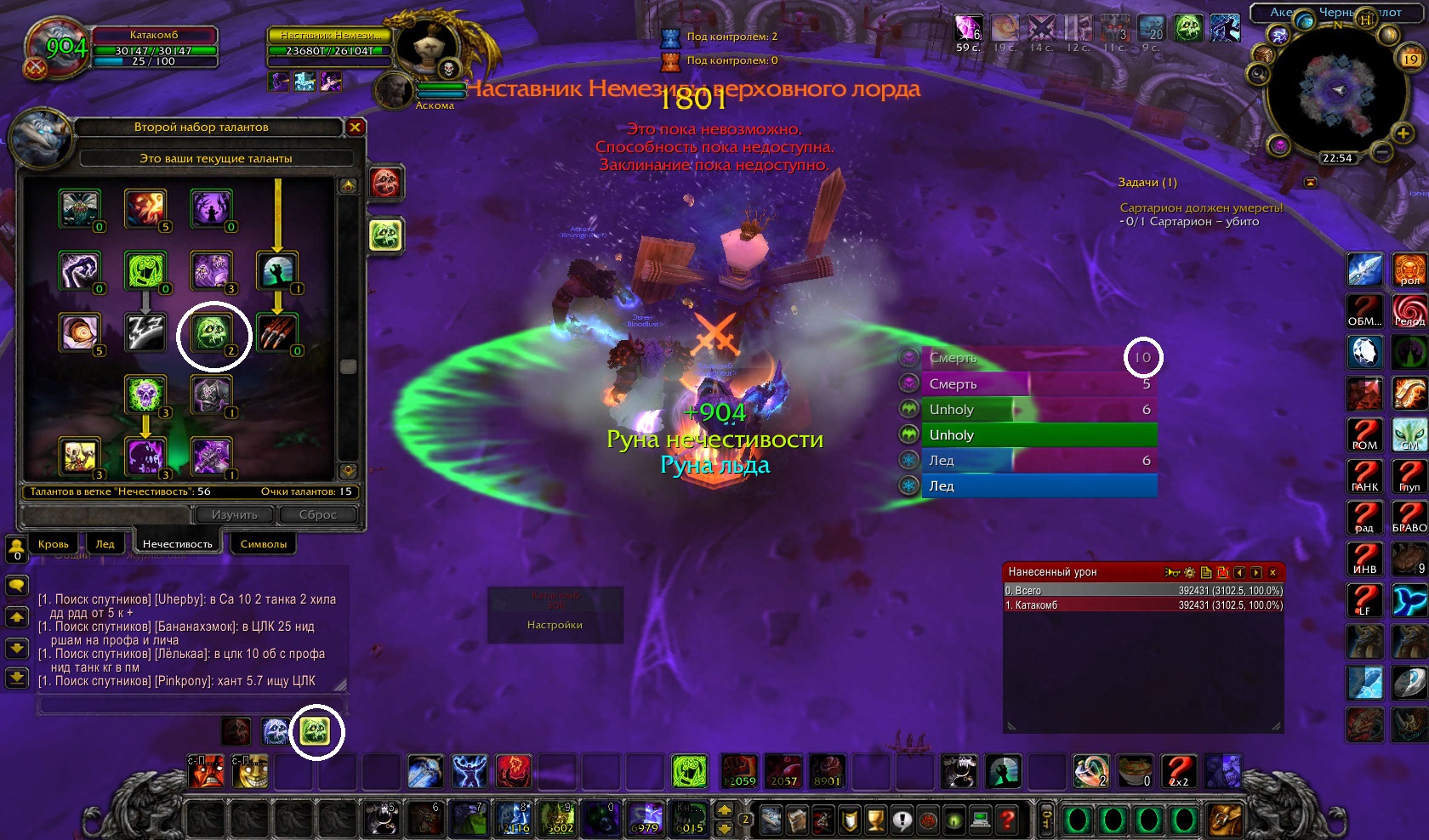1429x840 pixels.
Task: Select the Катакомб row in the damage meter
Action: tap(1143, 605)
